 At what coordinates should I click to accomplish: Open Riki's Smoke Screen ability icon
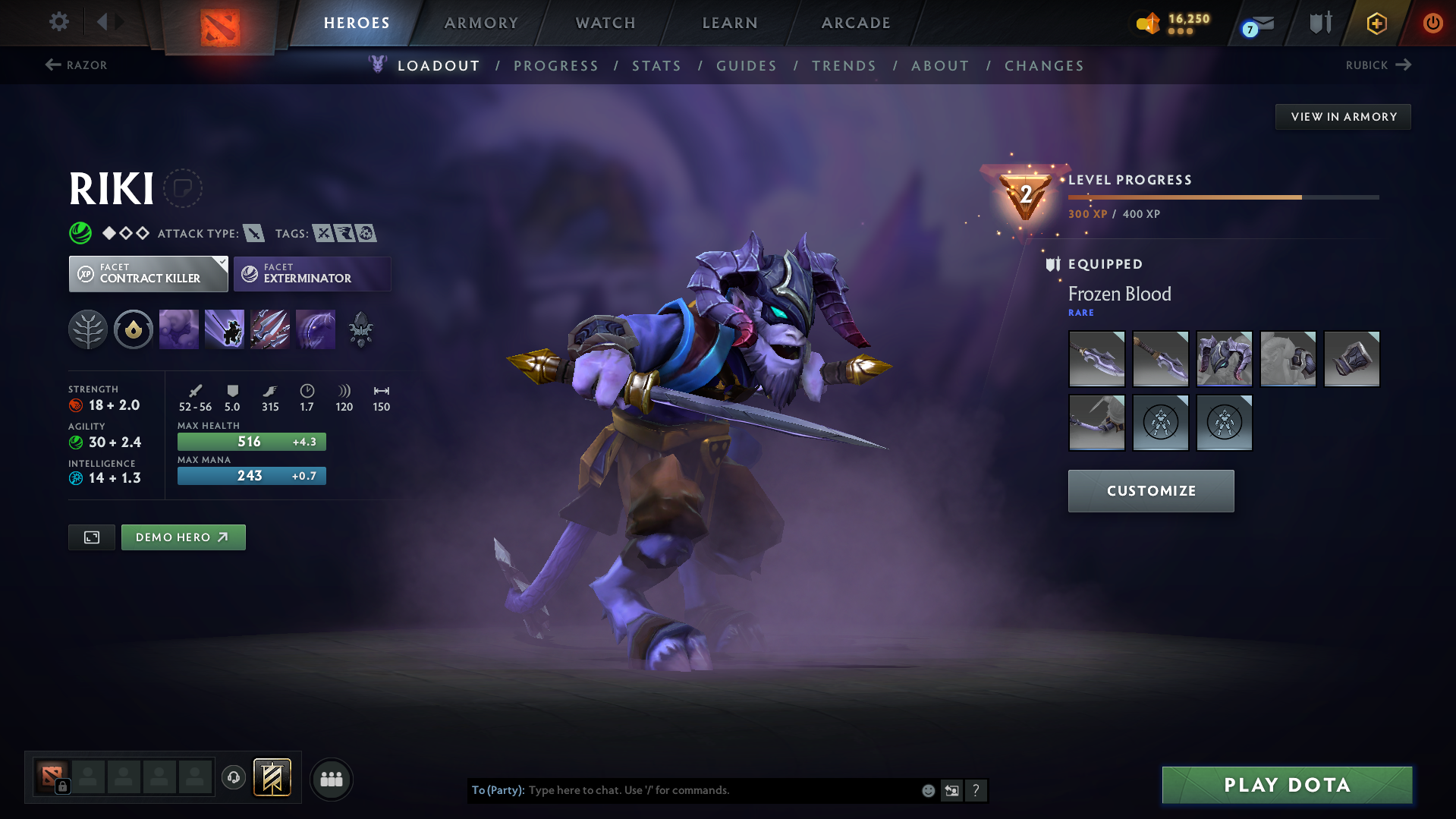click(179, 329)
